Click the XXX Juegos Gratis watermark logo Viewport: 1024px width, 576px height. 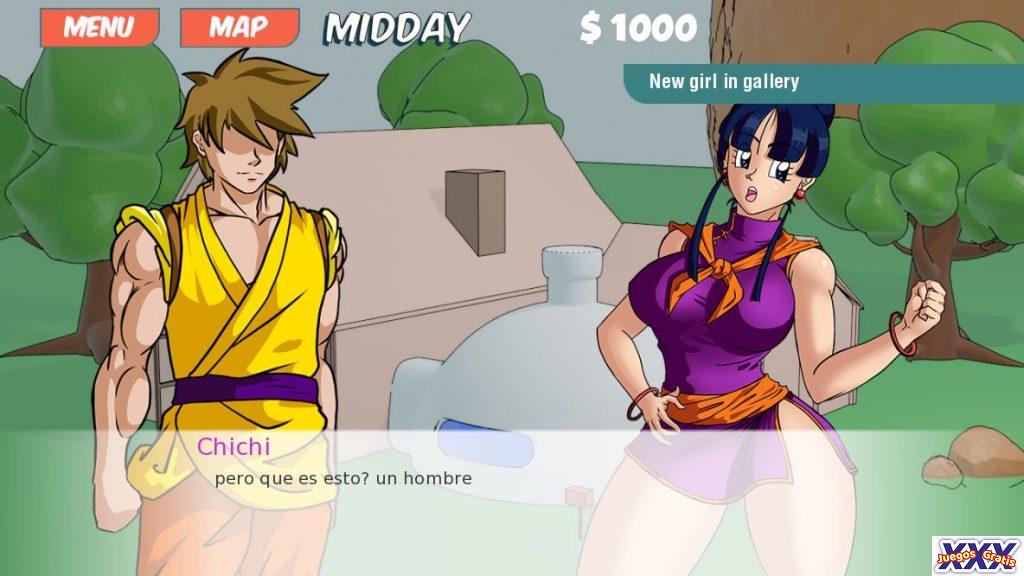976,555
